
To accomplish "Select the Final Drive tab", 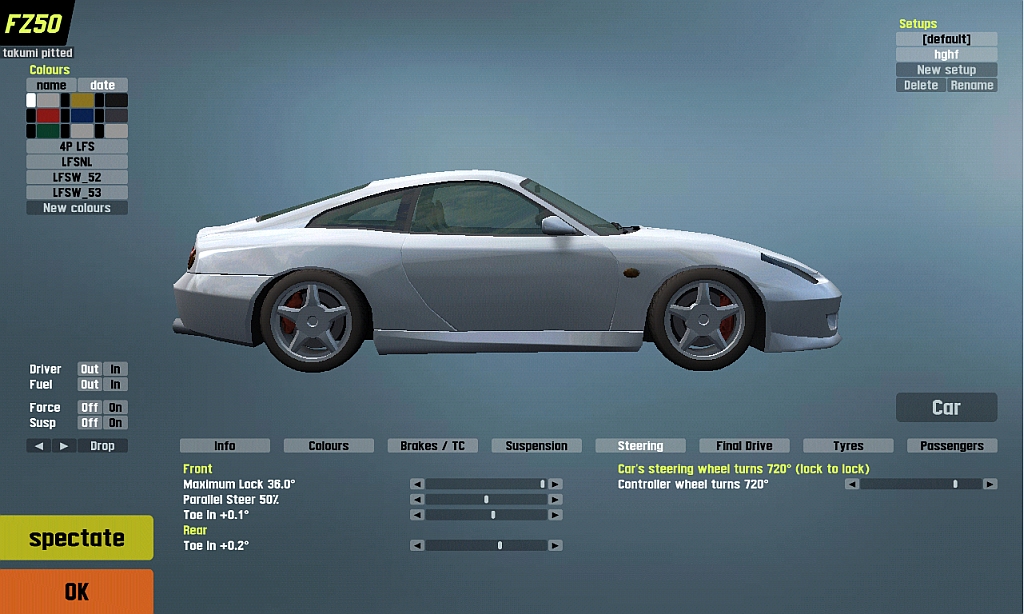I will [744, 446].
